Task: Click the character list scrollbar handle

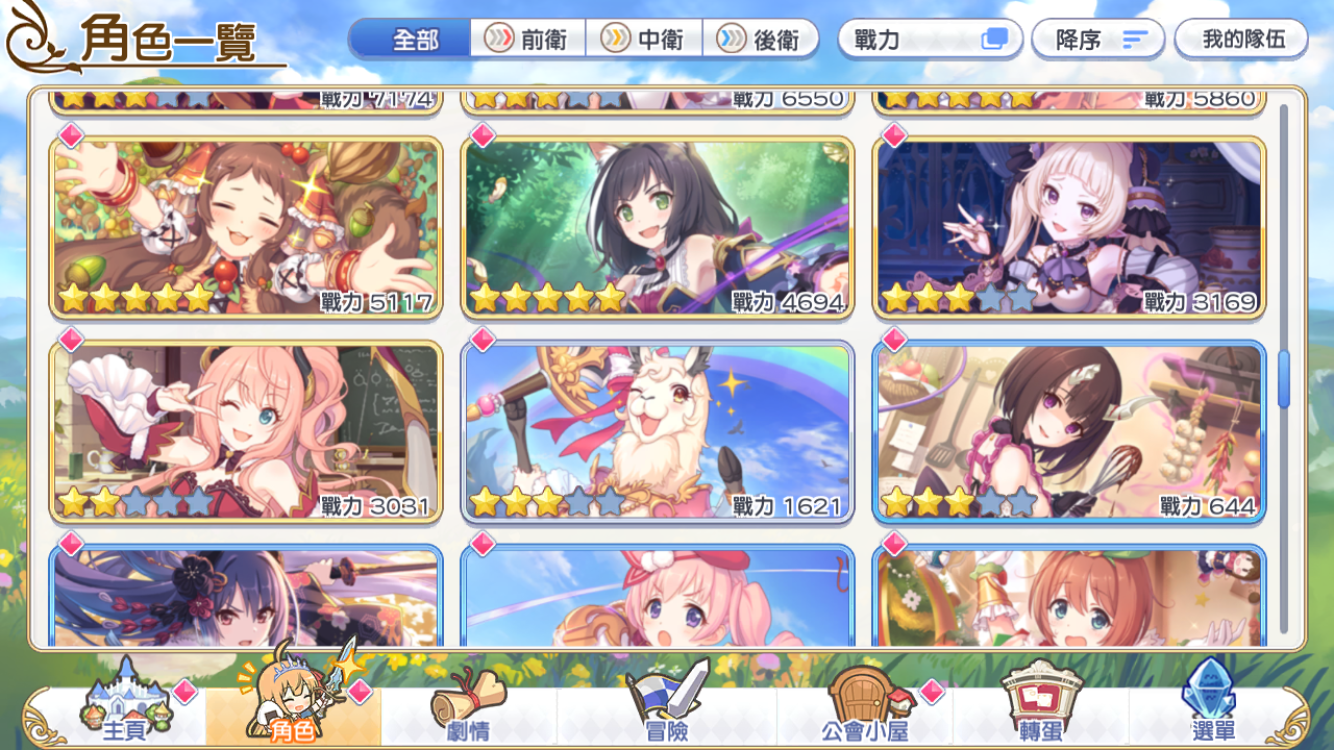Action: [1283, 380]
